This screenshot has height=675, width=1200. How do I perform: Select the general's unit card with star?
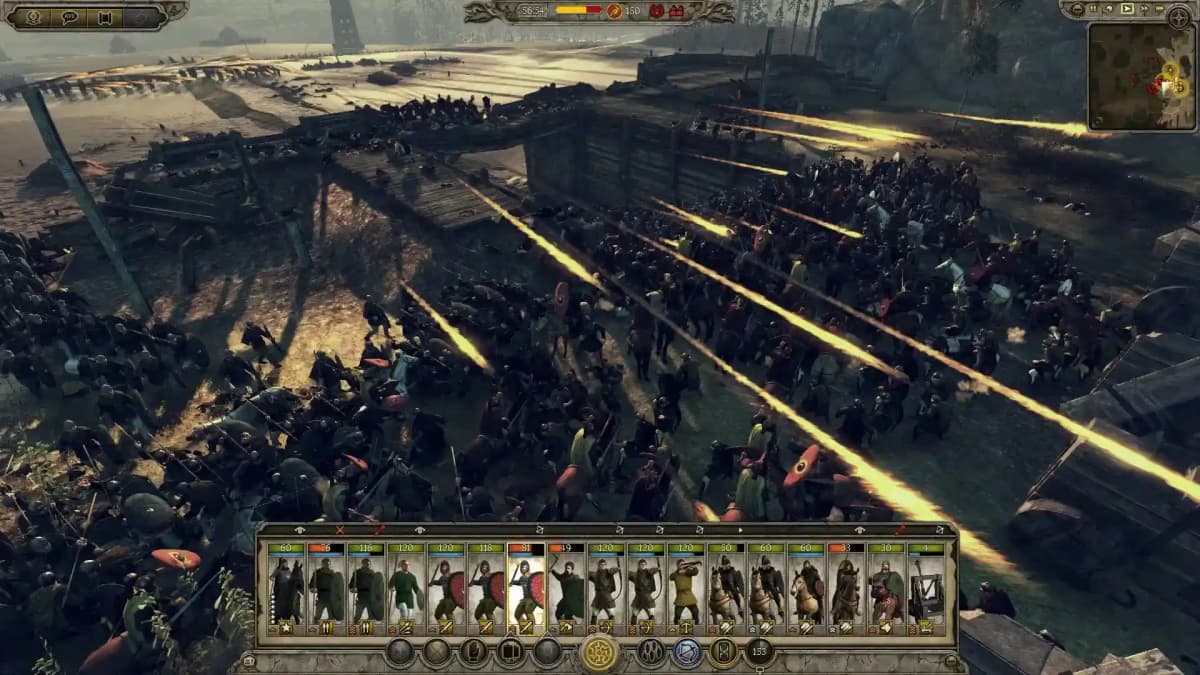coord(286,590)
